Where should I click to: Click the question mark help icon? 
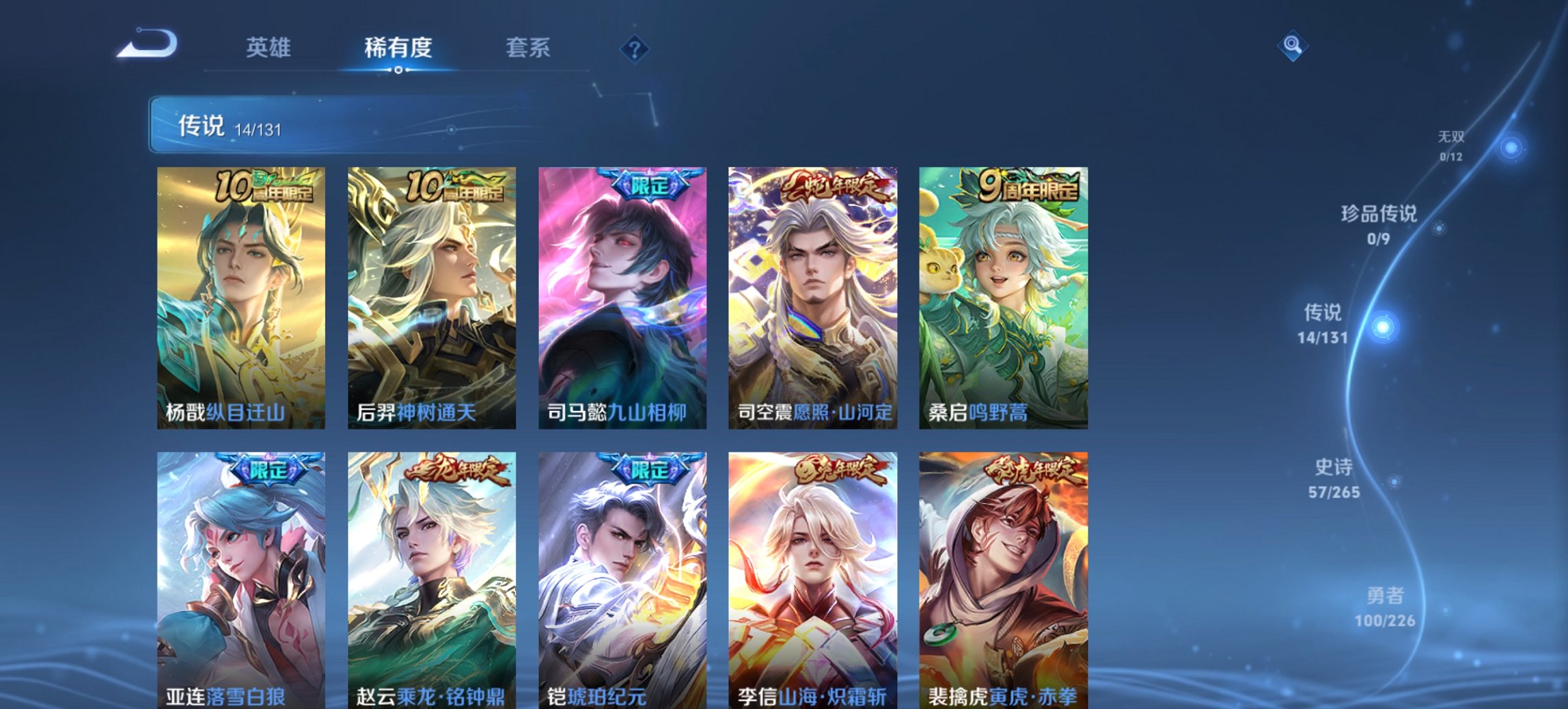point(635,48)
